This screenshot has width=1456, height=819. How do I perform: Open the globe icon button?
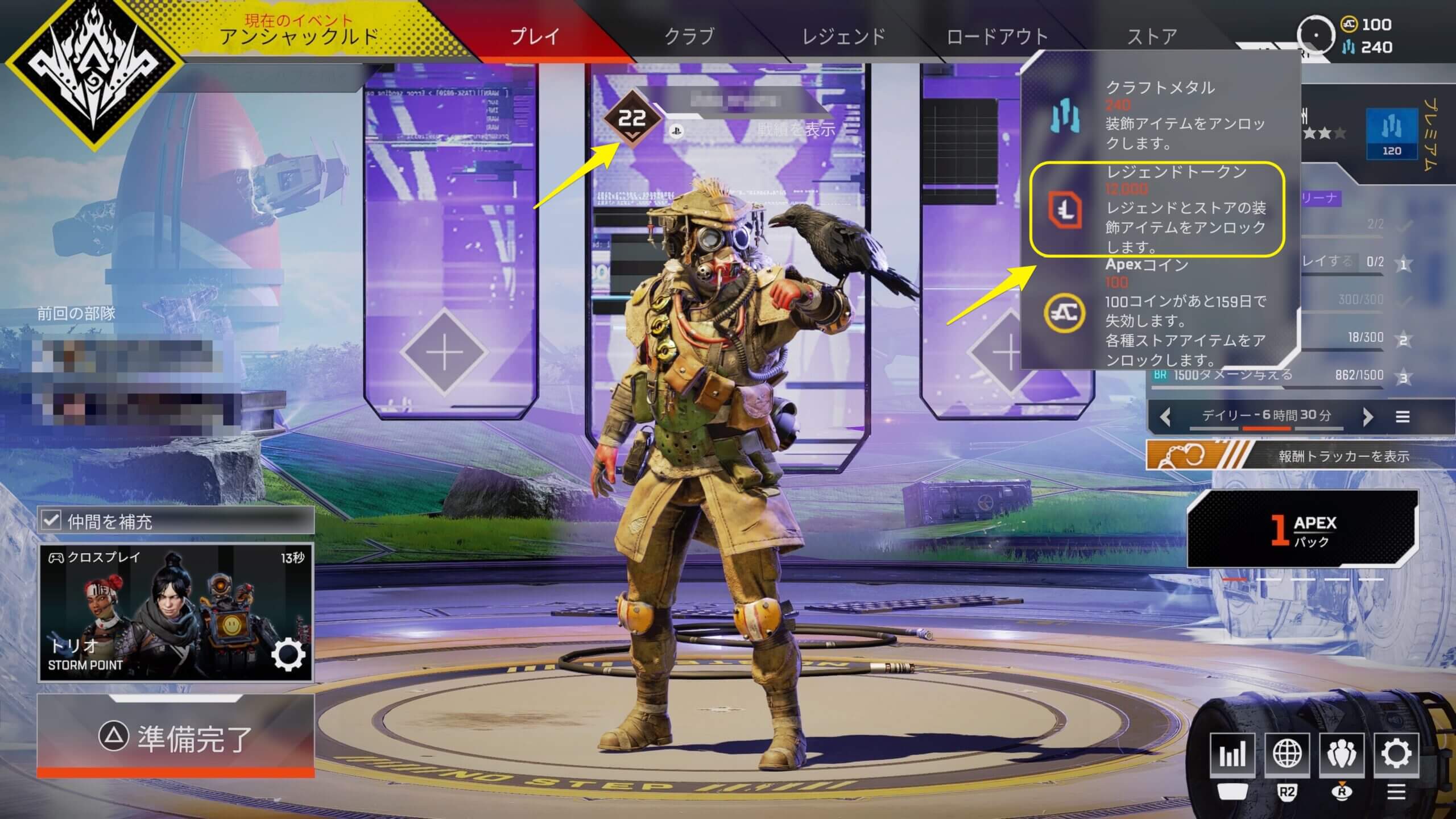(1287, 754)
